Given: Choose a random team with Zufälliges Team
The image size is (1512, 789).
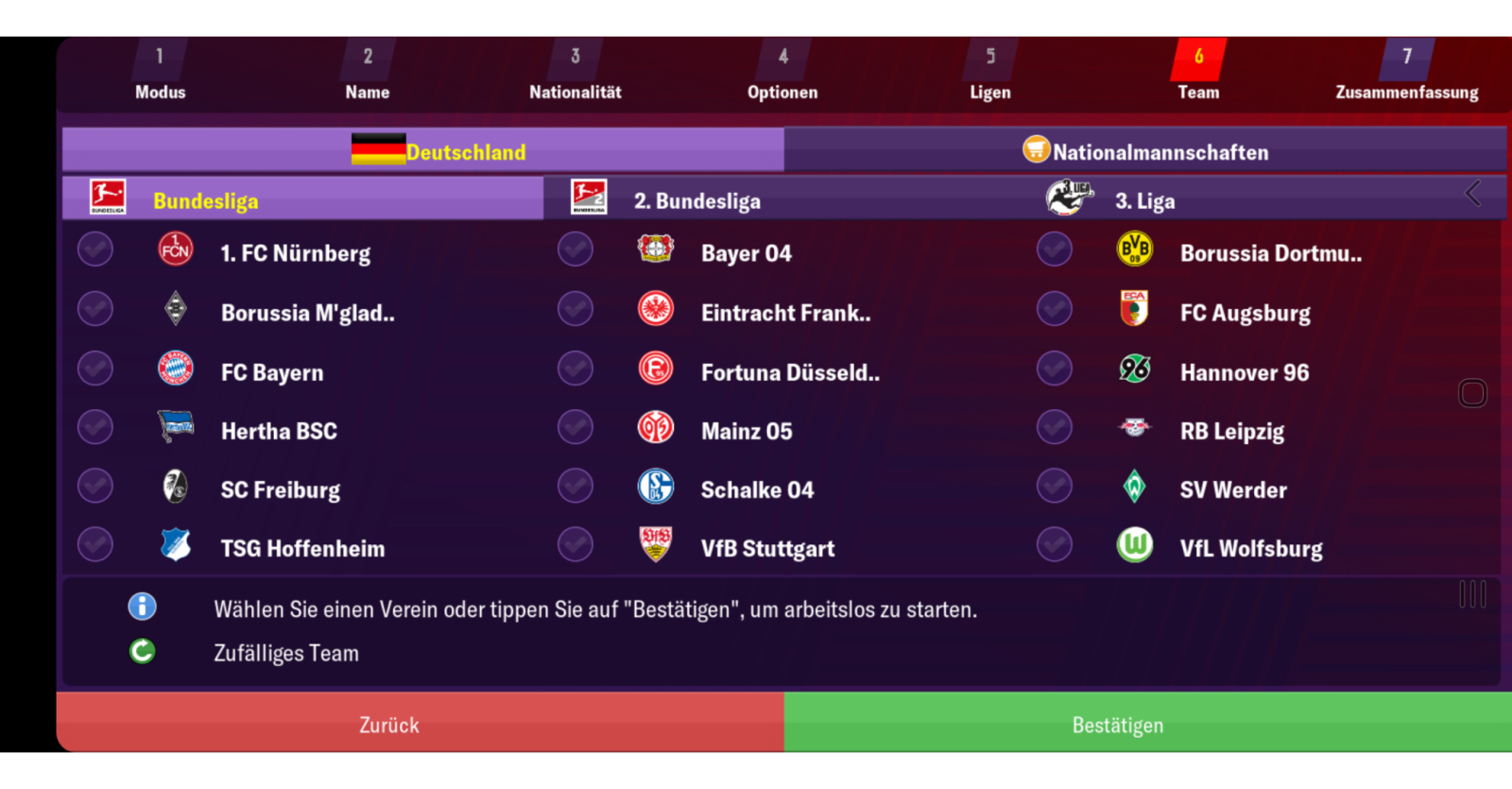Looking at the screenshot, I should pyautogui.click(x=285, y=653).
